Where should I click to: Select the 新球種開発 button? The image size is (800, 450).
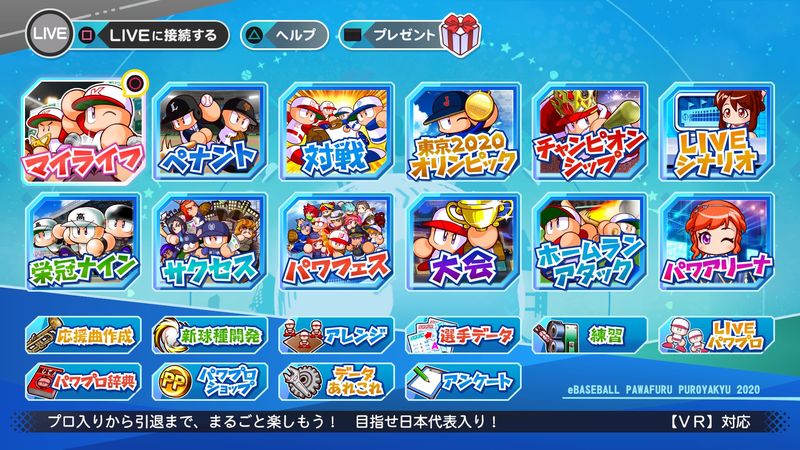click(x=210, y=336)
